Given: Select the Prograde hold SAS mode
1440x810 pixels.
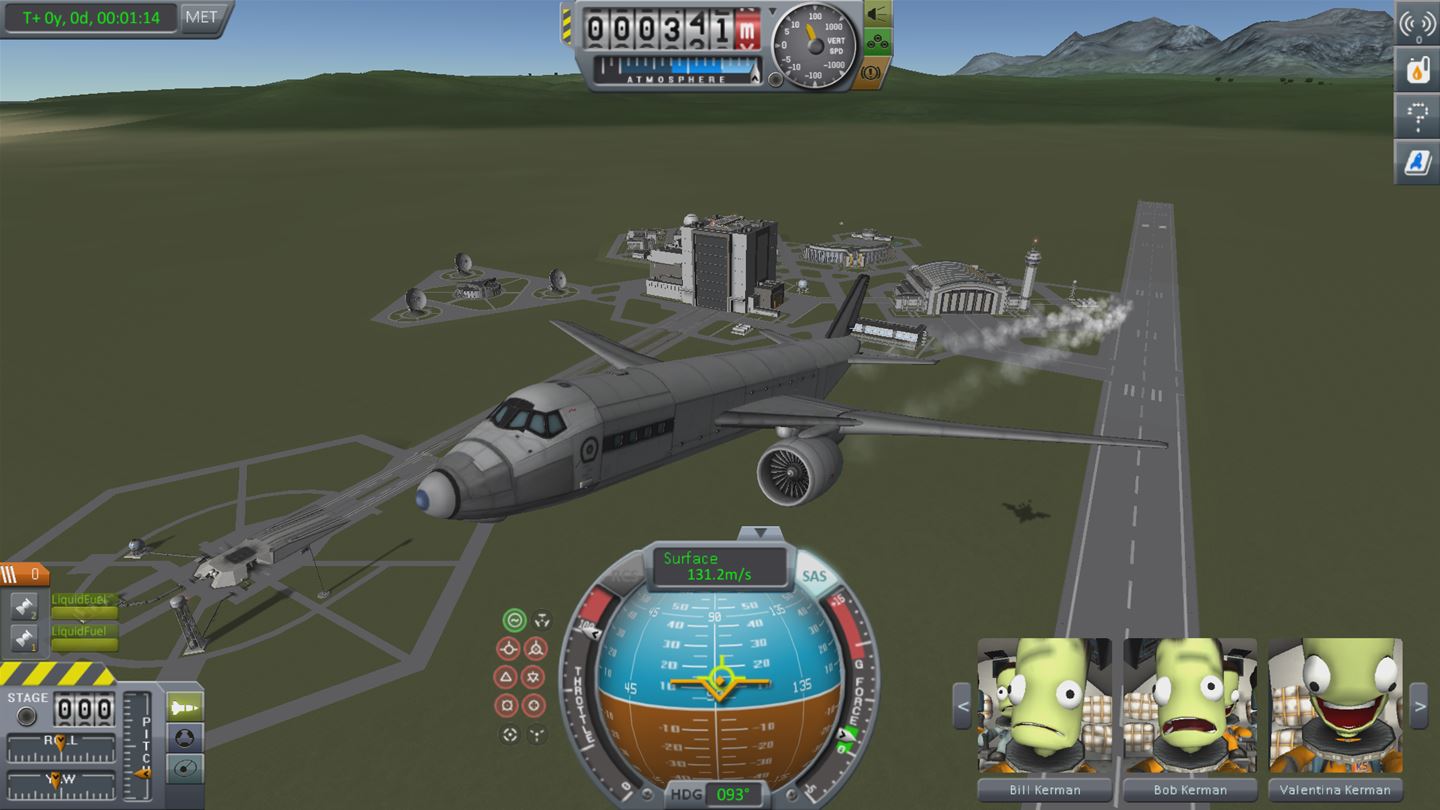Looking at the screenshot, I should pyautogui.click(x=509, y=649).
